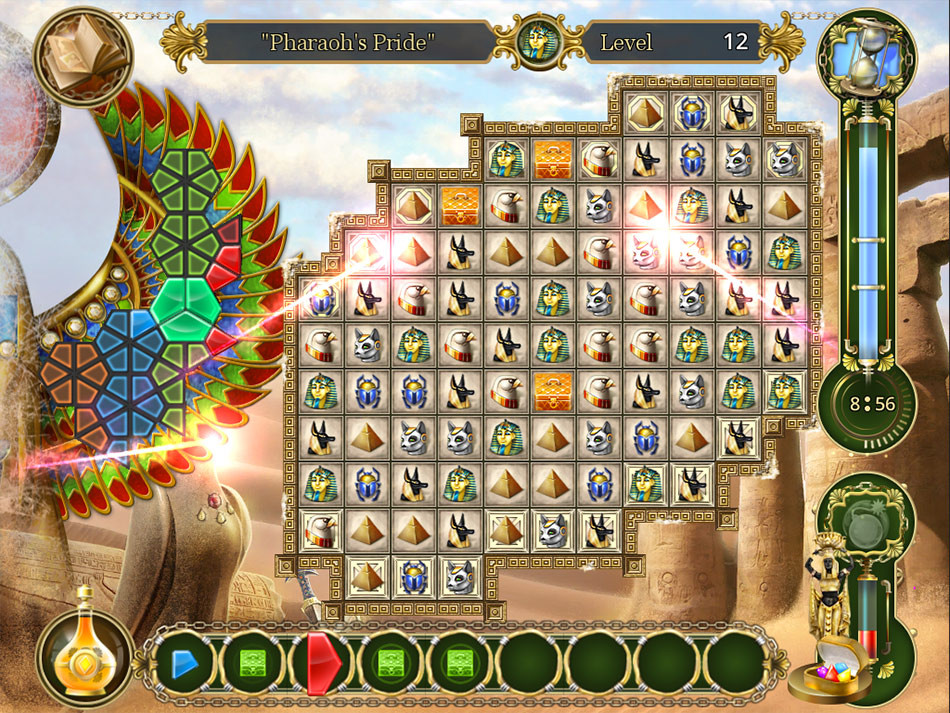Choose the red gem in the collection bar

click(323, 662)
